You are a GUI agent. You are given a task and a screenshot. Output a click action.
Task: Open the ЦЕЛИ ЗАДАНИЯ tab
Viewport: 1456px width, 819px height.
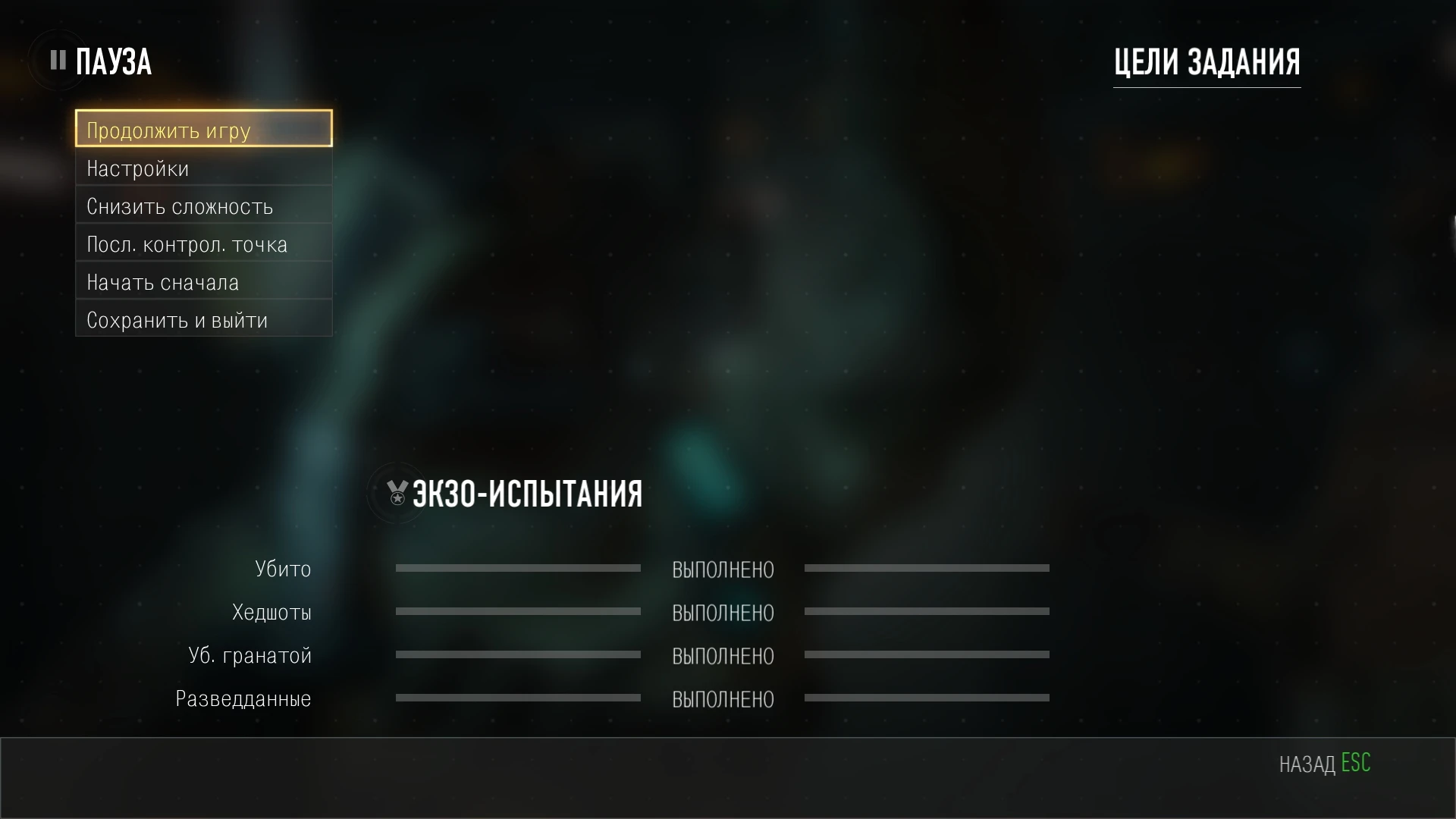1207,61
